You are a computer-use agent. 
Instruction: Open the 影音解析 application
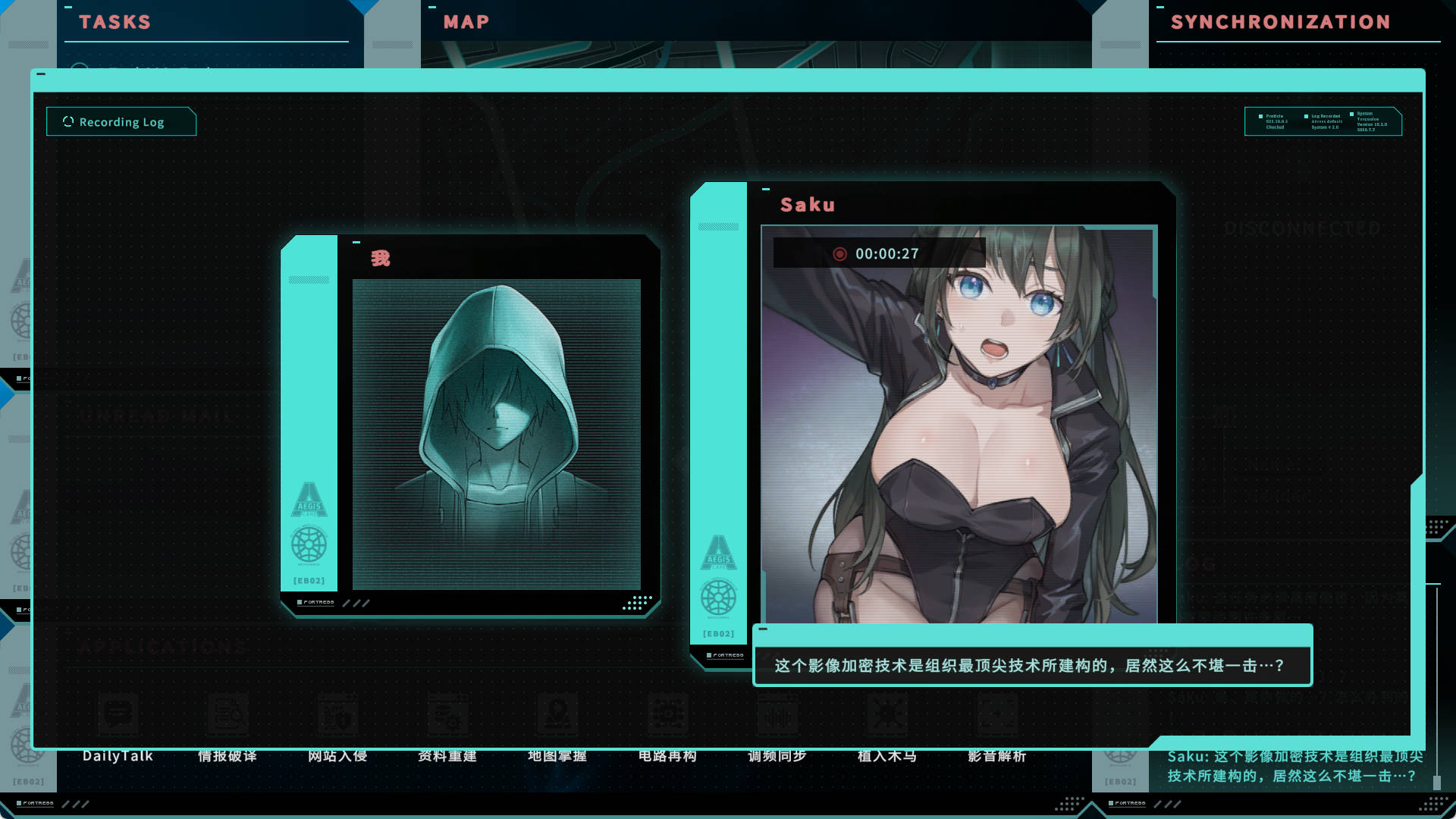[997, 755]
